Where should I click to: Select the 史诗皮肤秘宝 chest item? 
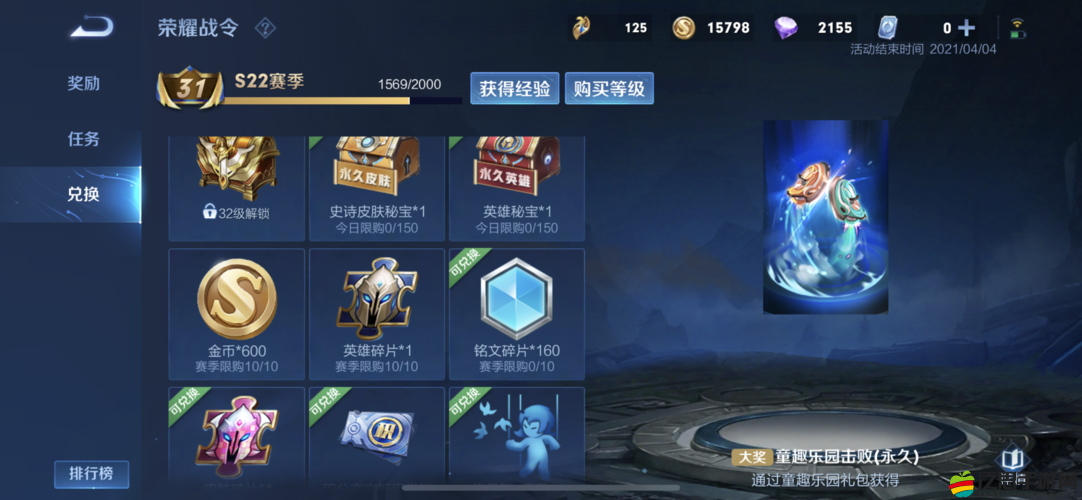[x=377, y=187]
